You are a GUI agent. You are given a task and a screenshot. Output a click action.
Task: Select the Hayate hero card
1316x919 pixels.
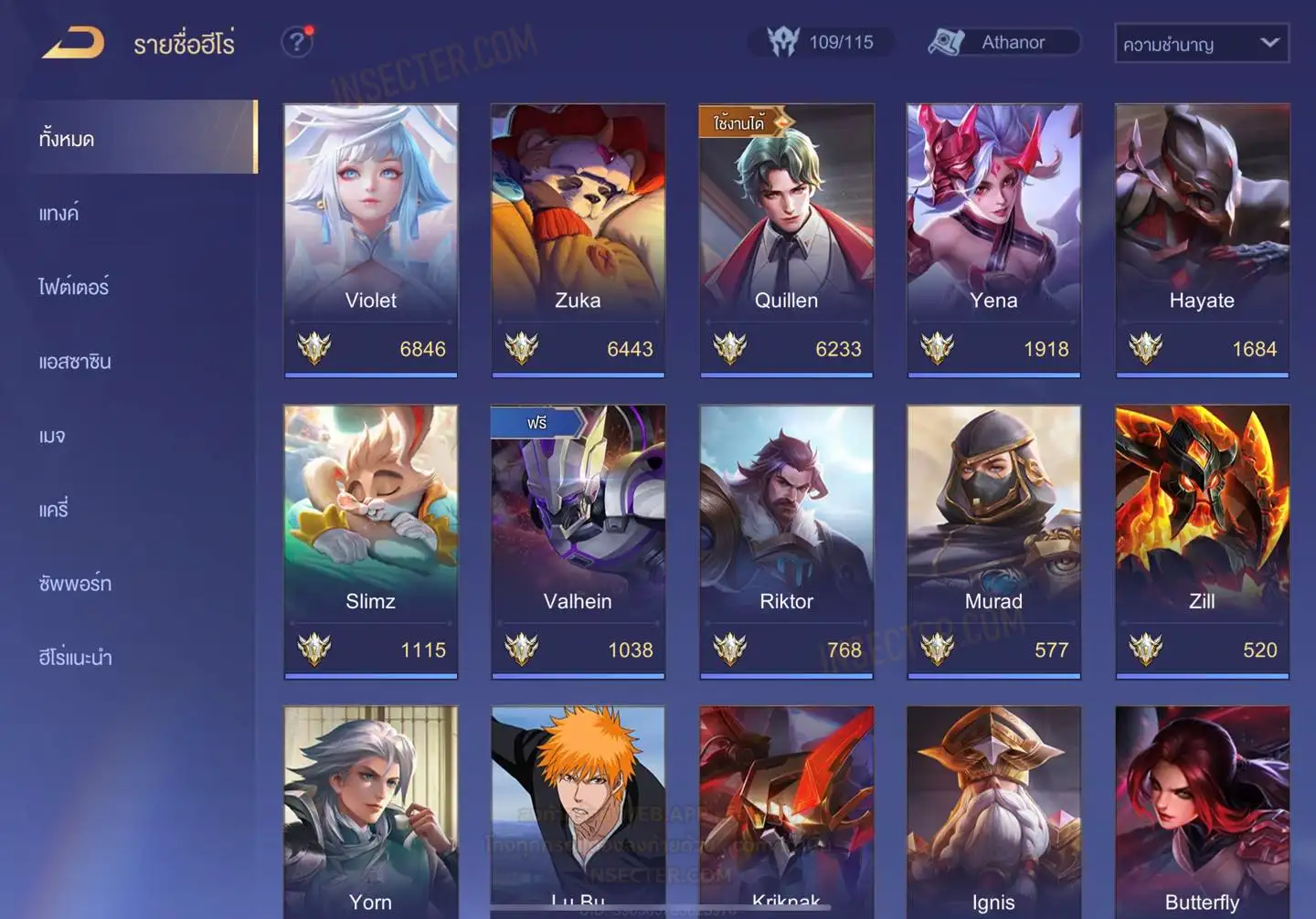1202,239
